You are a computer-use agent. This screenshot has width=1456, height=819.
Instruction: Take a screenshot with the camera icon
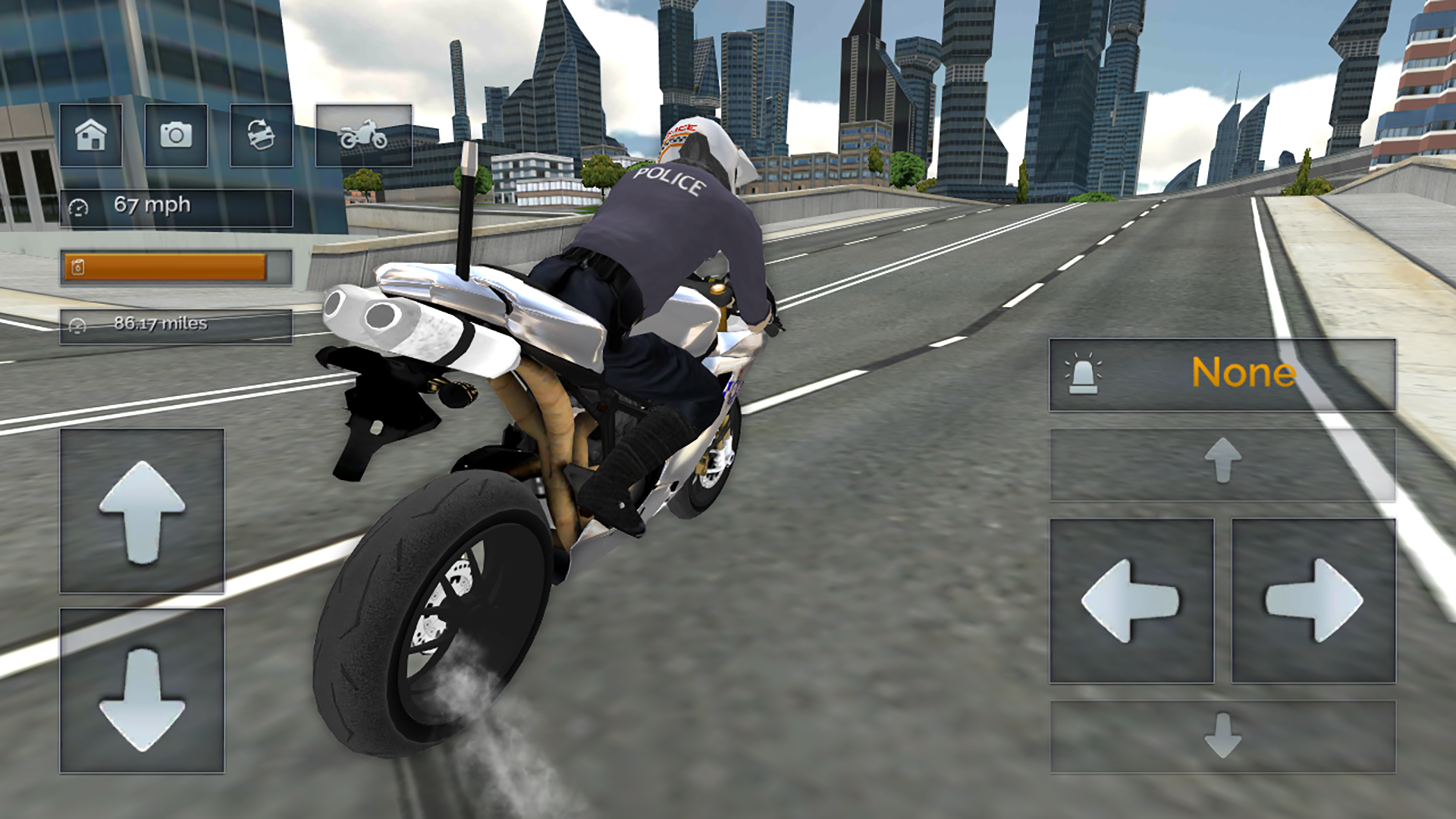(175, 136)
